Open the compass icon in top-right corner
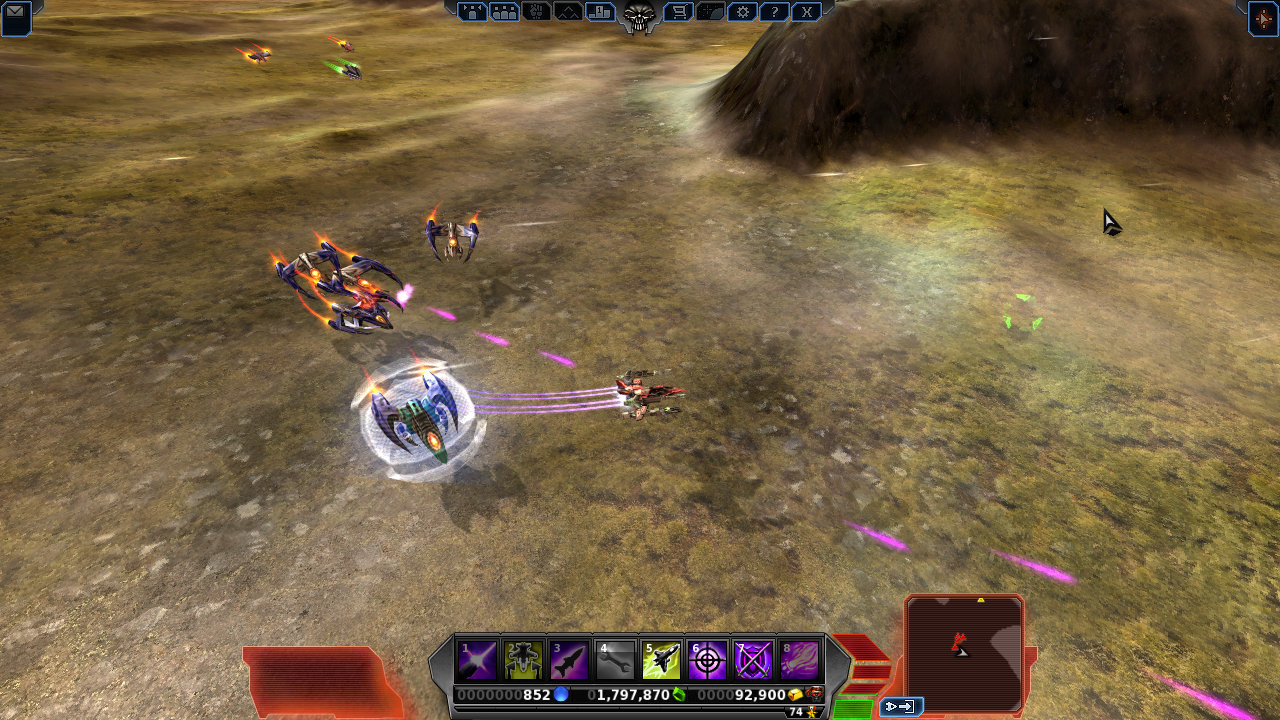Viewport: 1280px width, 720px height. [x=1263, y=18]
